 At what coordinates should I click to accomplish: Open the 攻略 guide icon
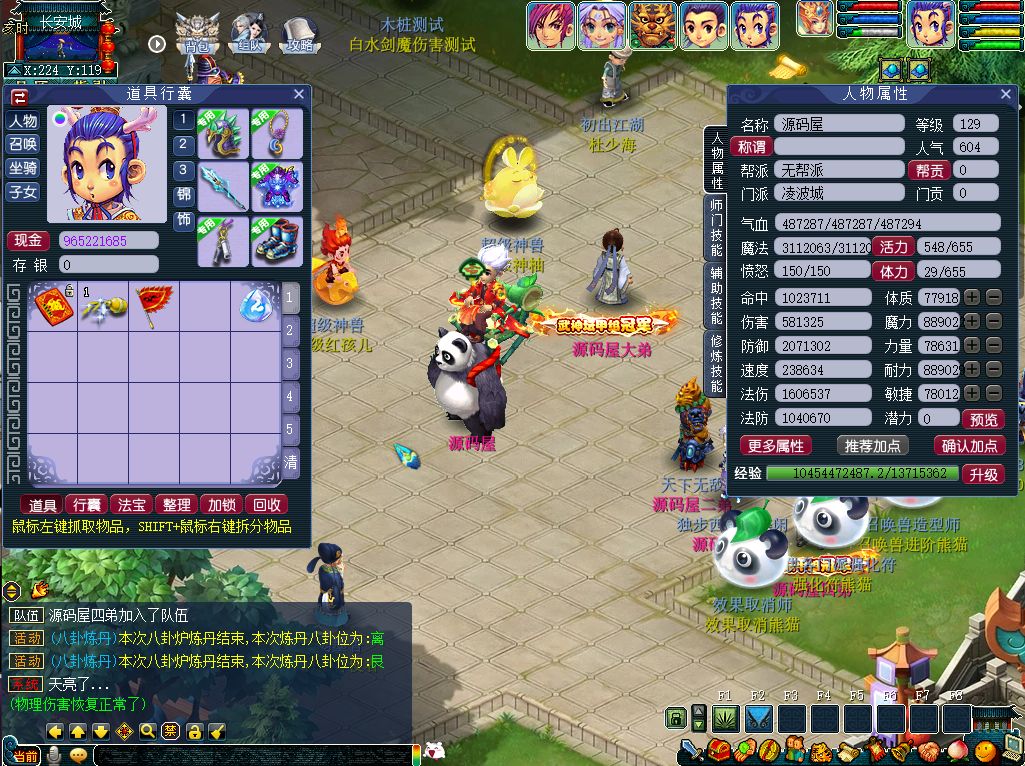coord(299,34)
